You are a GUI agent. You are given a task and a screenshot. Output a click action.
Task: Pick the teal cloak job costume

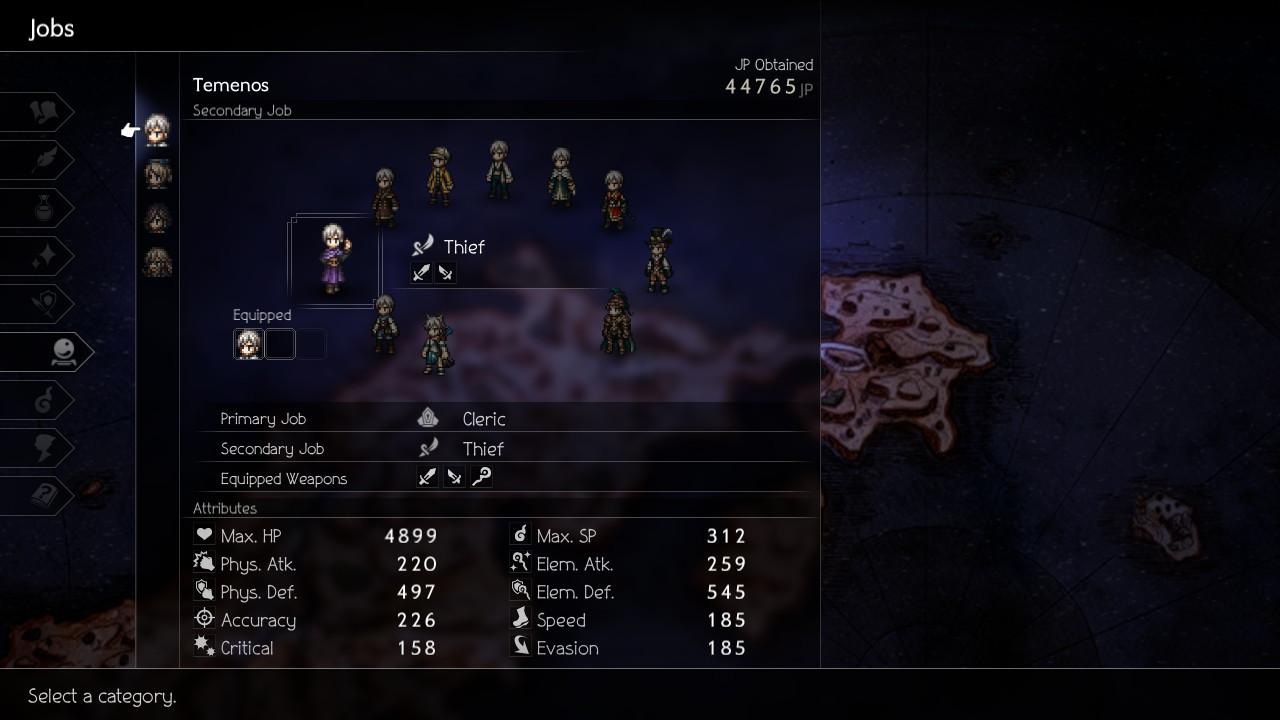tap(561, 177)
